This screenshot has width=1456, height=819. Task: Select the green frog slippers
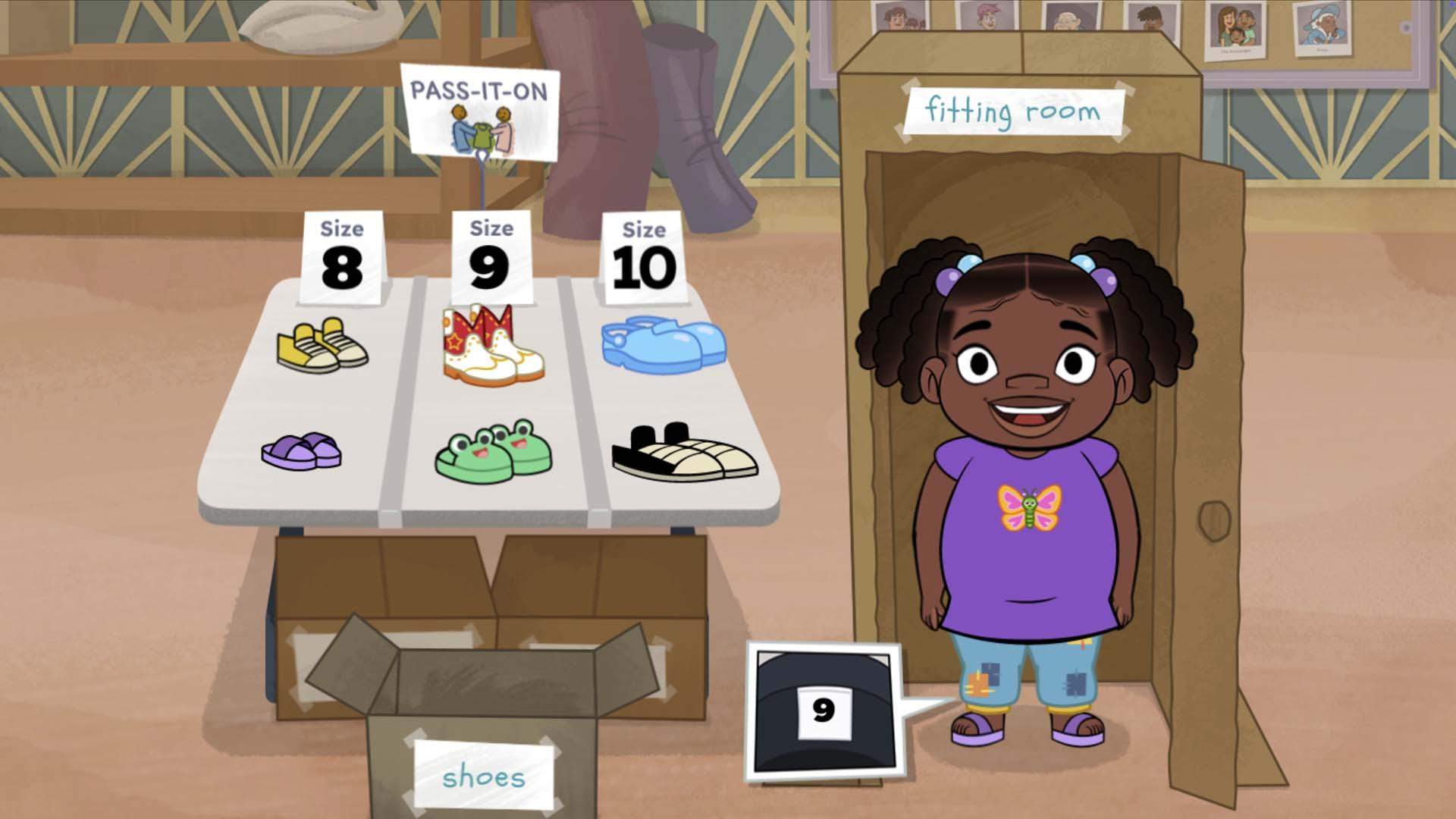[494, 452]
